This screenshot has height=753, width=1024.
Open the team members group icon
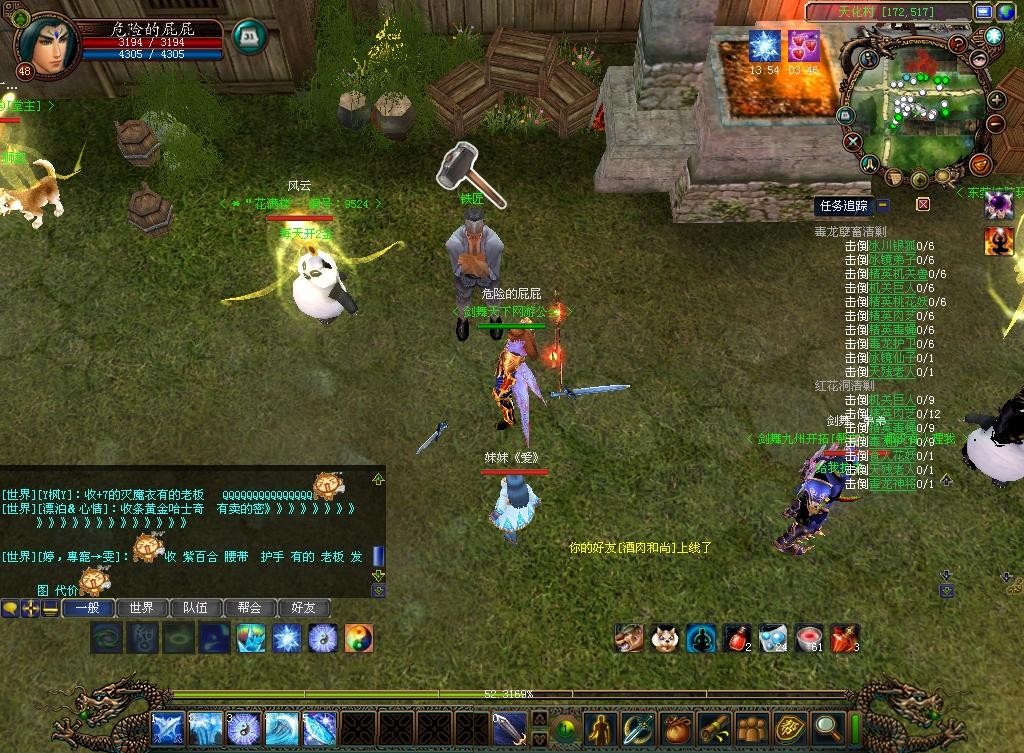[751, 728]
